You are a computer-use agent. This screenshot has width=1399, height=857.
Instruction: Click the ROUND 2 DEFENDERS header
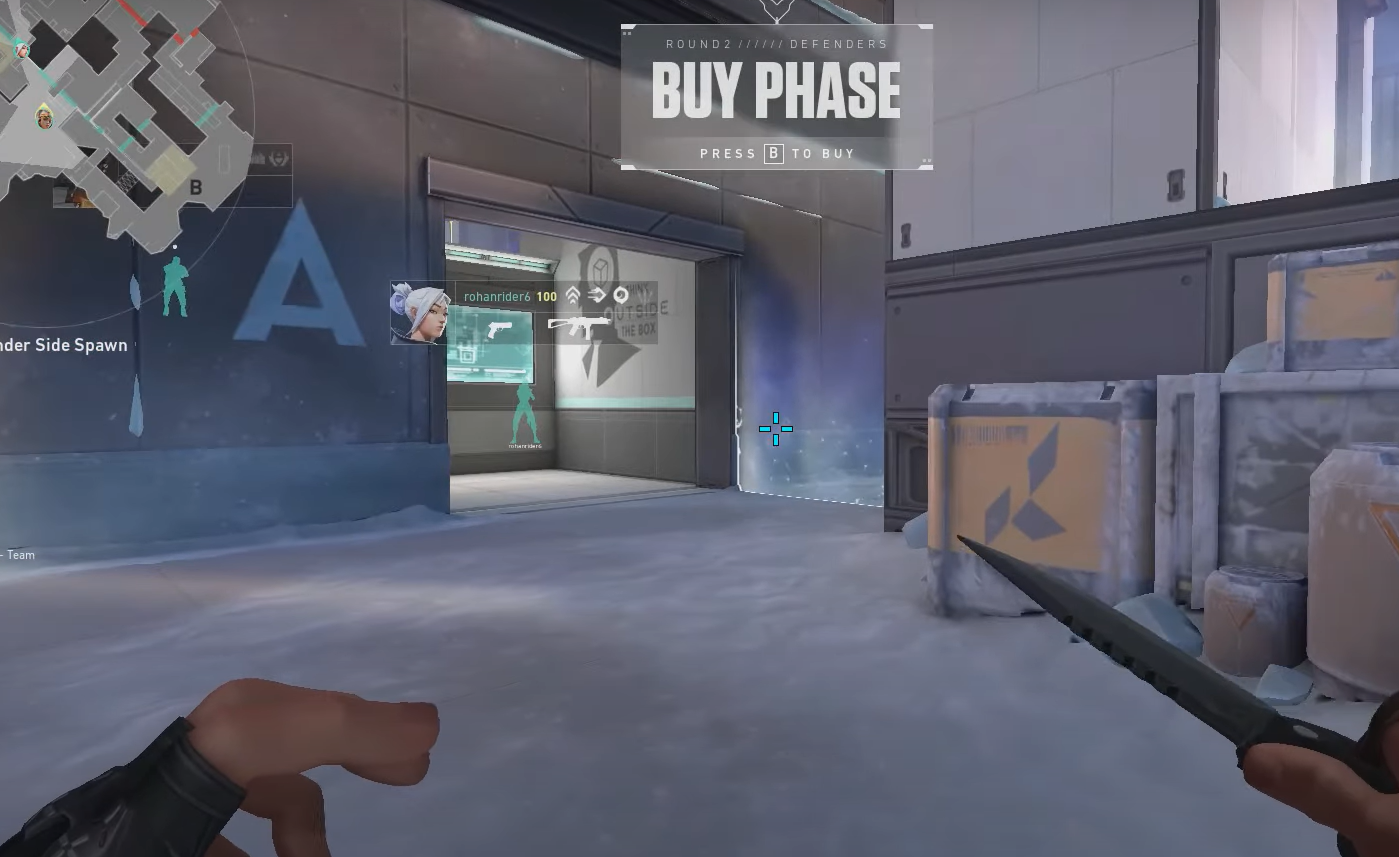[x=777, y=43]
